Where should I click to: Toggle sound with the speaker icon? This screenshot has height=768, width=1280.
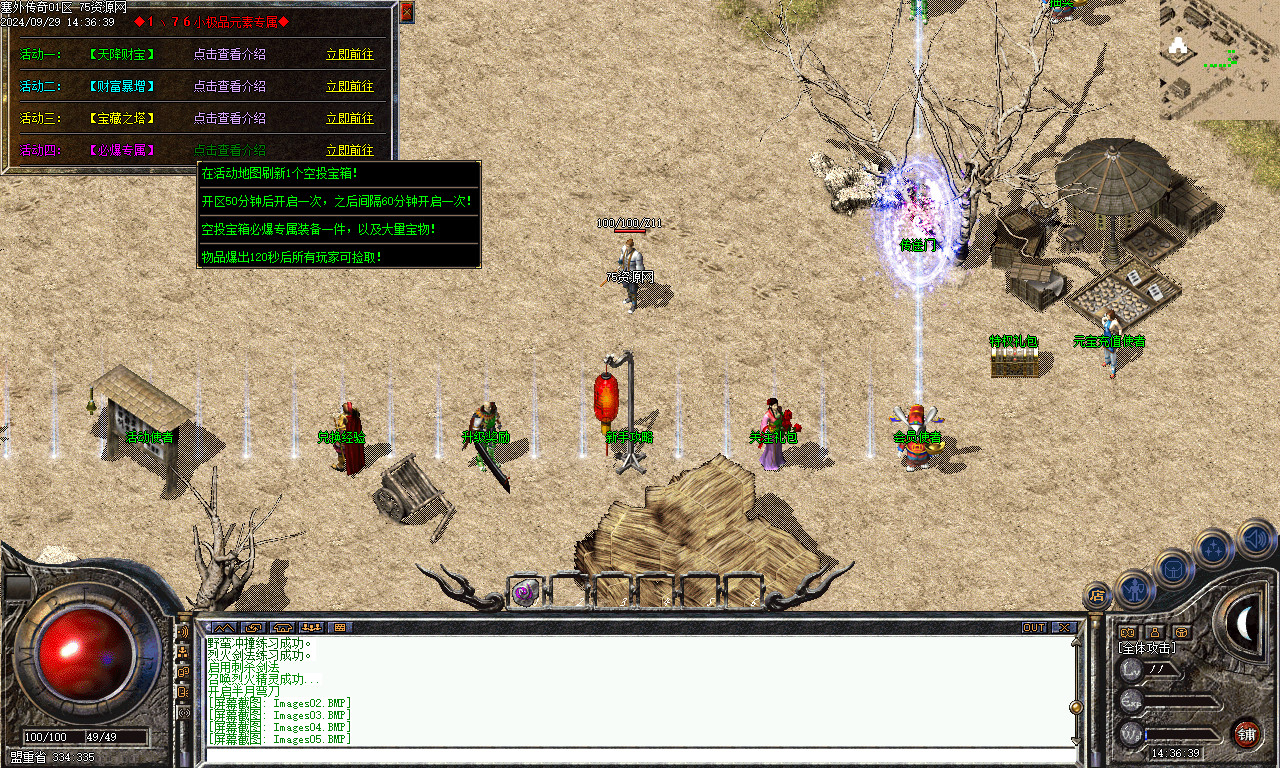click(1254, 540)
